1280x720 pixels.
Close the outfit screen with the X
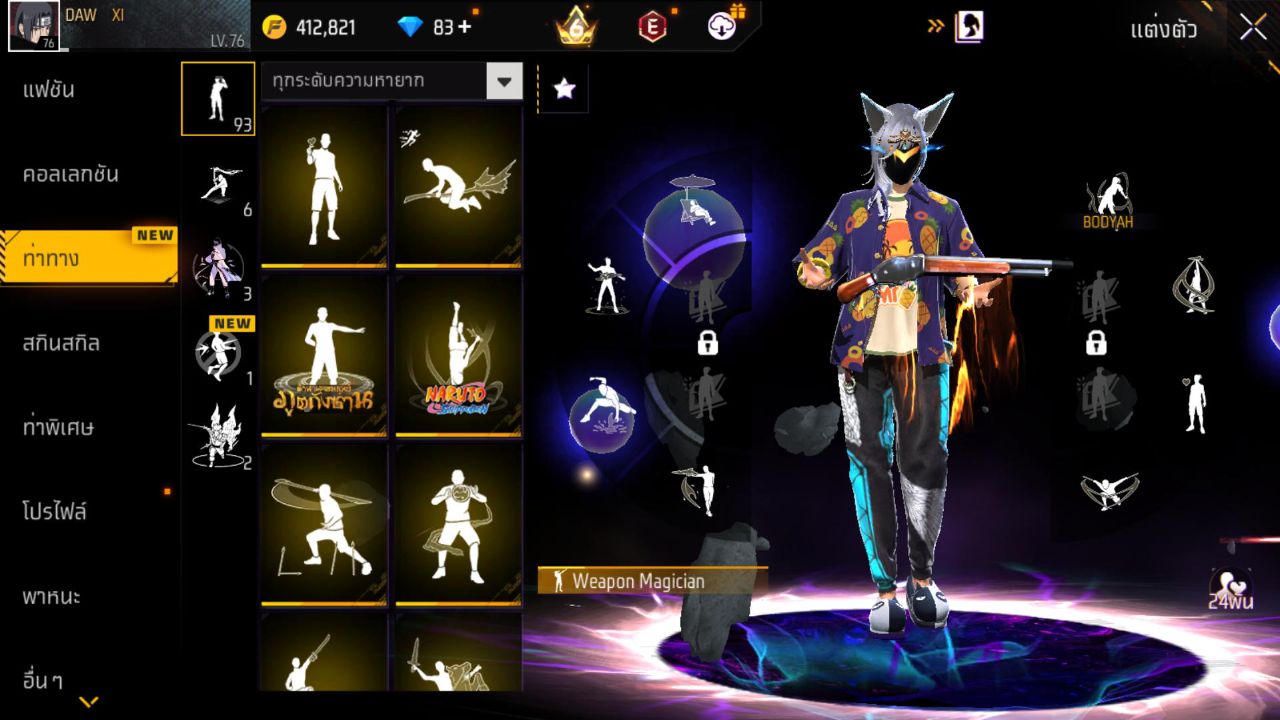coord(1253,28)
